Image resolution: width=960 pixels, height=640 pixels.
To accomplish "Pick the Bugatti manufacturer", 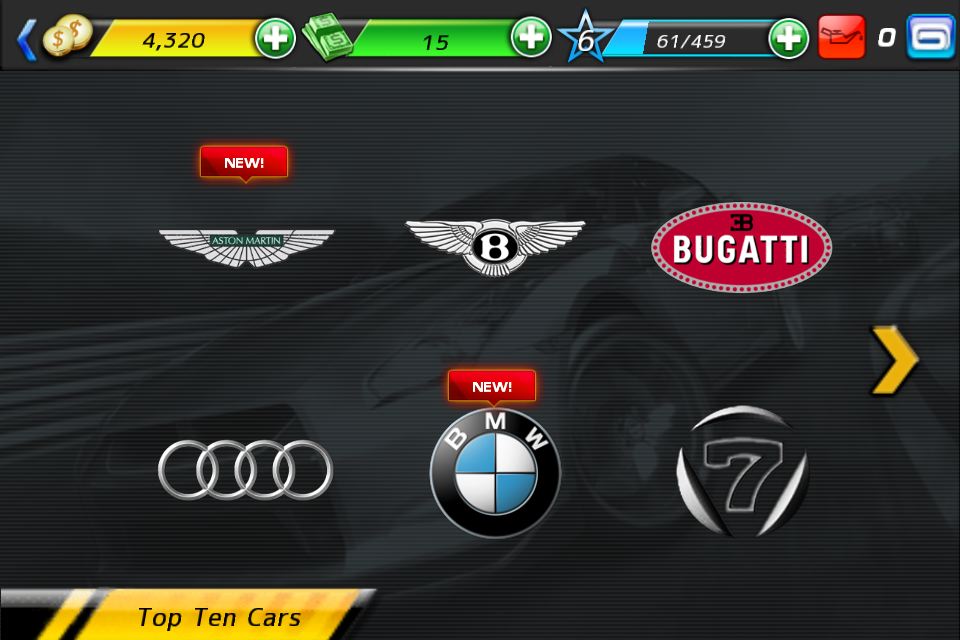I will coord(741,247).
